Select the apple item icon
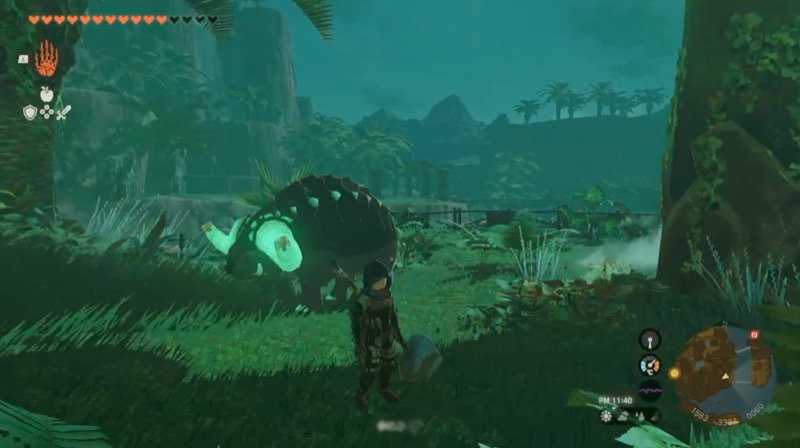Viewport: 800px width, 448px height. pos(46,94)
